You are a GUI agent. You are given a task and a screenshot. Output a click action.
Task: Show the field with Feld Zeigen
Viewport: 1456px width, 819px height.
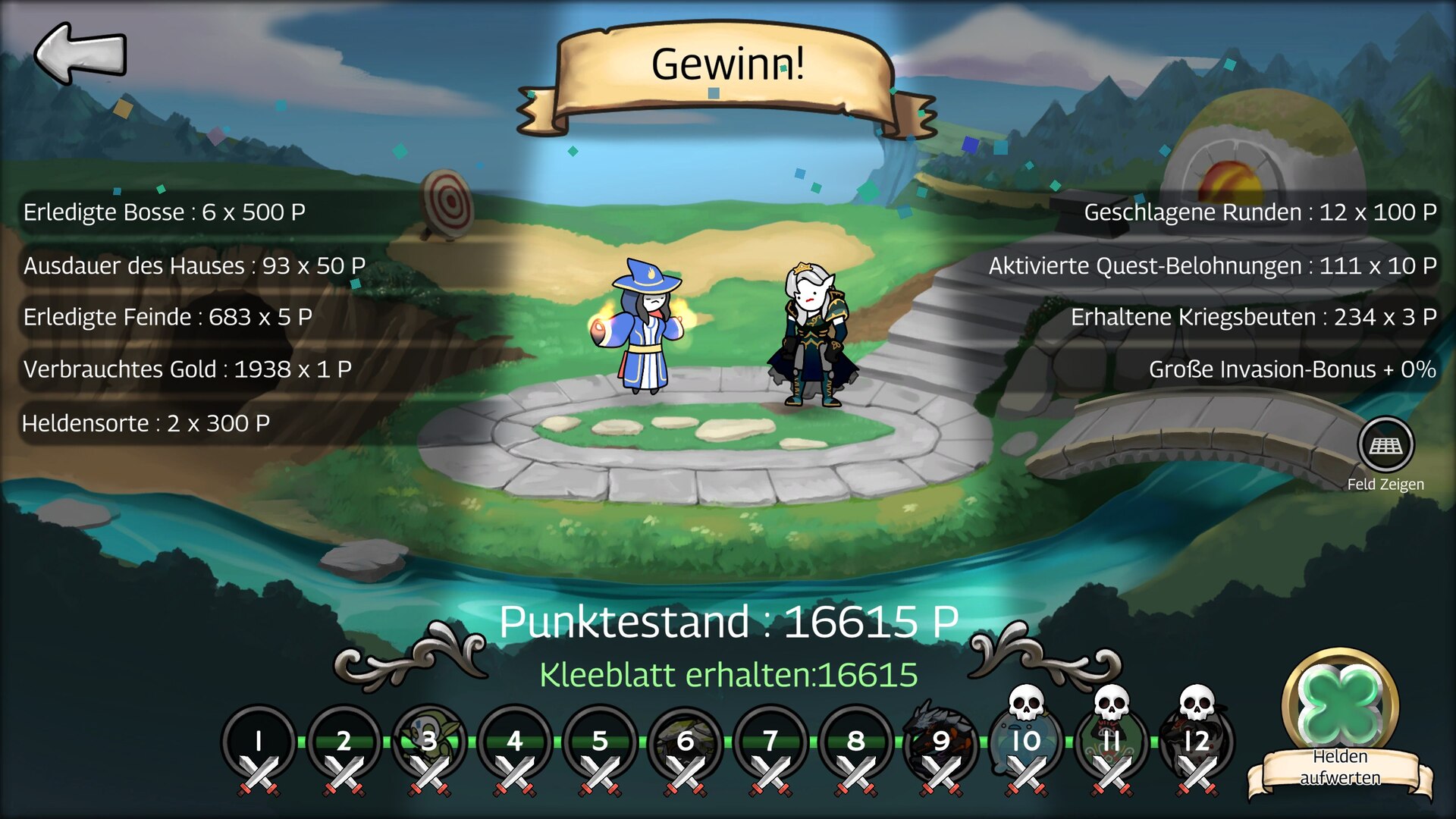tap(1385, 446)
